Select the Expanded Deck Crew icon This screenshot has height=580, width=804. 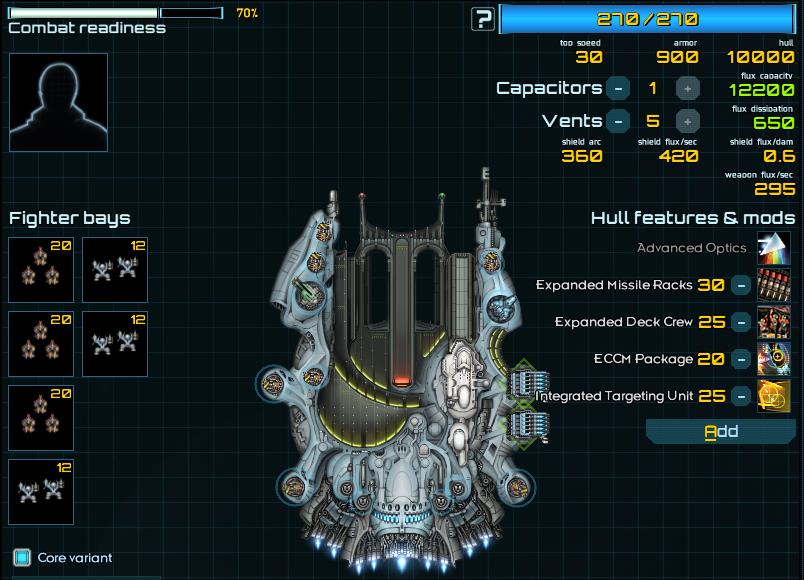[x=774, y=322]
